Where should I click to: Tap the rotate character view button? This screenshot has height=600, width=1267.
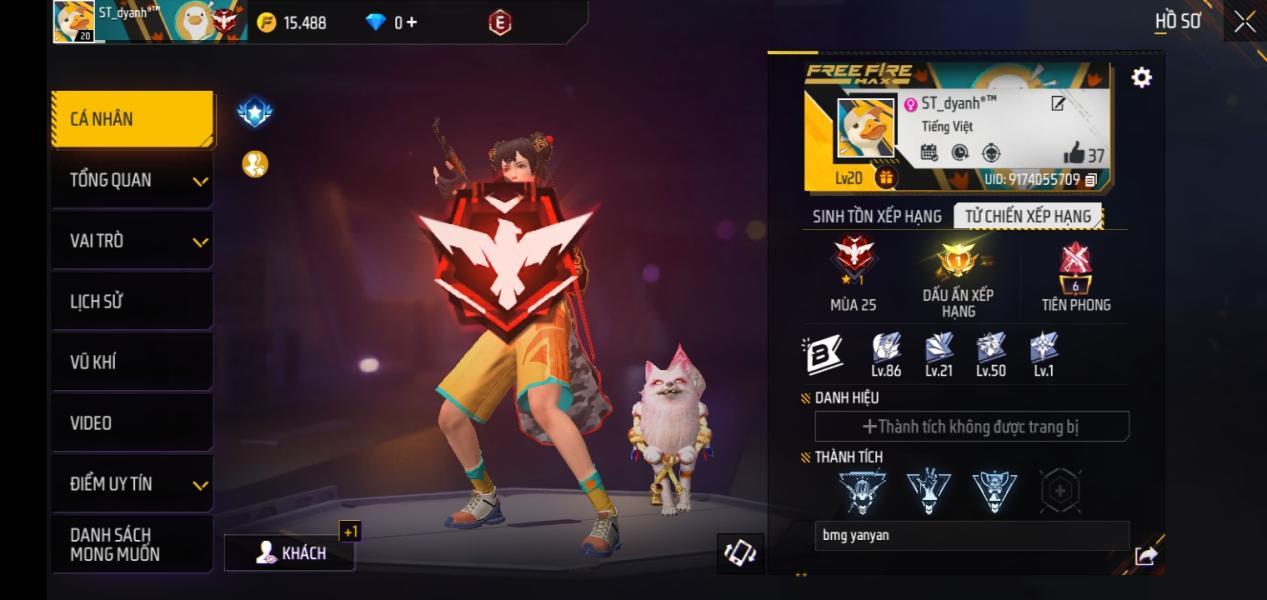pos(740,553)
